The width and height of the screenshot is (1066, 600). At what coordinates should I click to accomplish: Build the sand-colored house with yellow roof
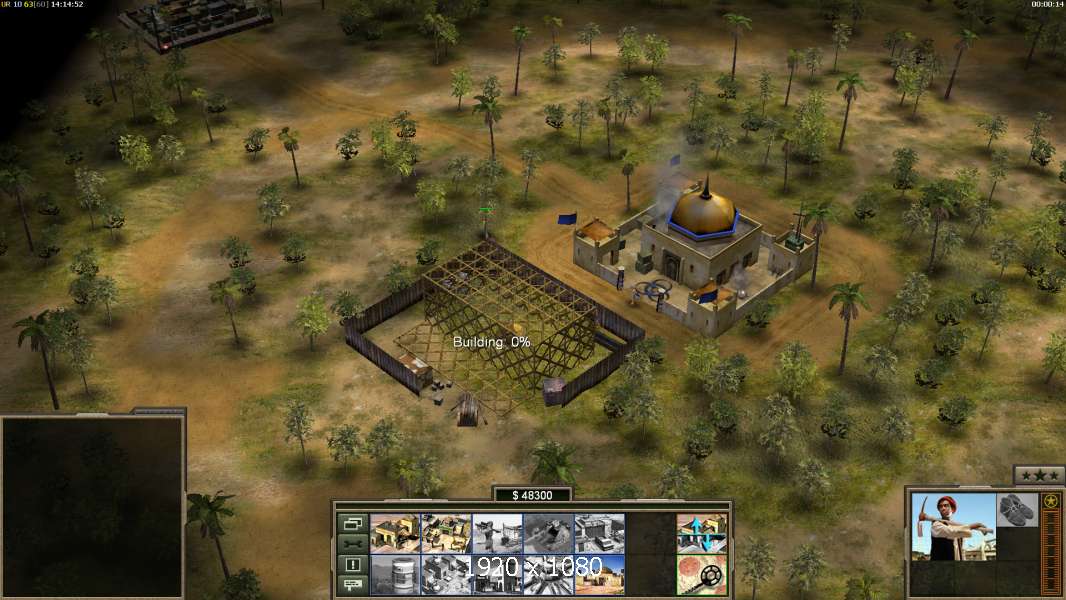click(395, 533)
